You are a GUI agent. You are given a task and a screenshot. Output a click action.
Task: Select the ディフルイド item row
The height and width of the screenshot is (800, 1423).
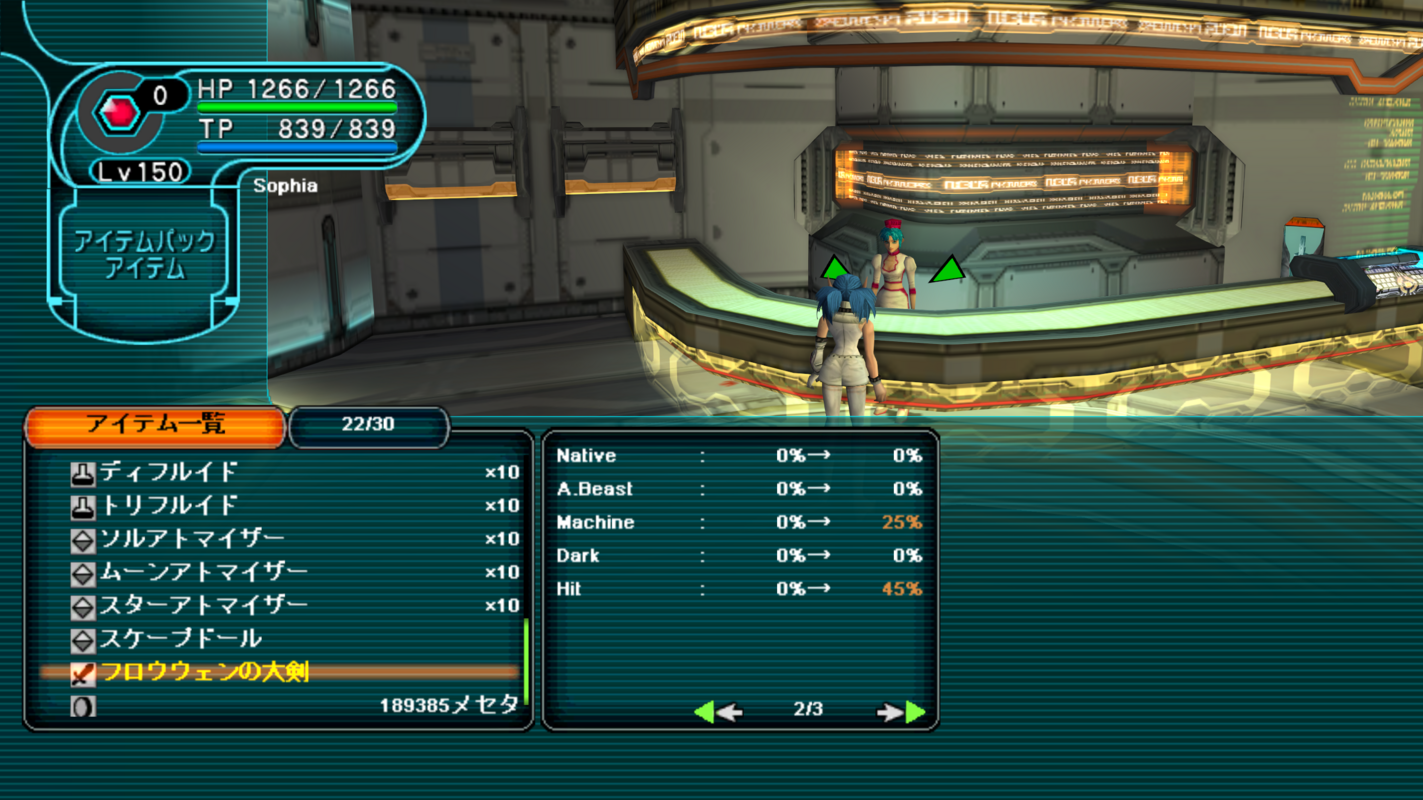[280, 472]
